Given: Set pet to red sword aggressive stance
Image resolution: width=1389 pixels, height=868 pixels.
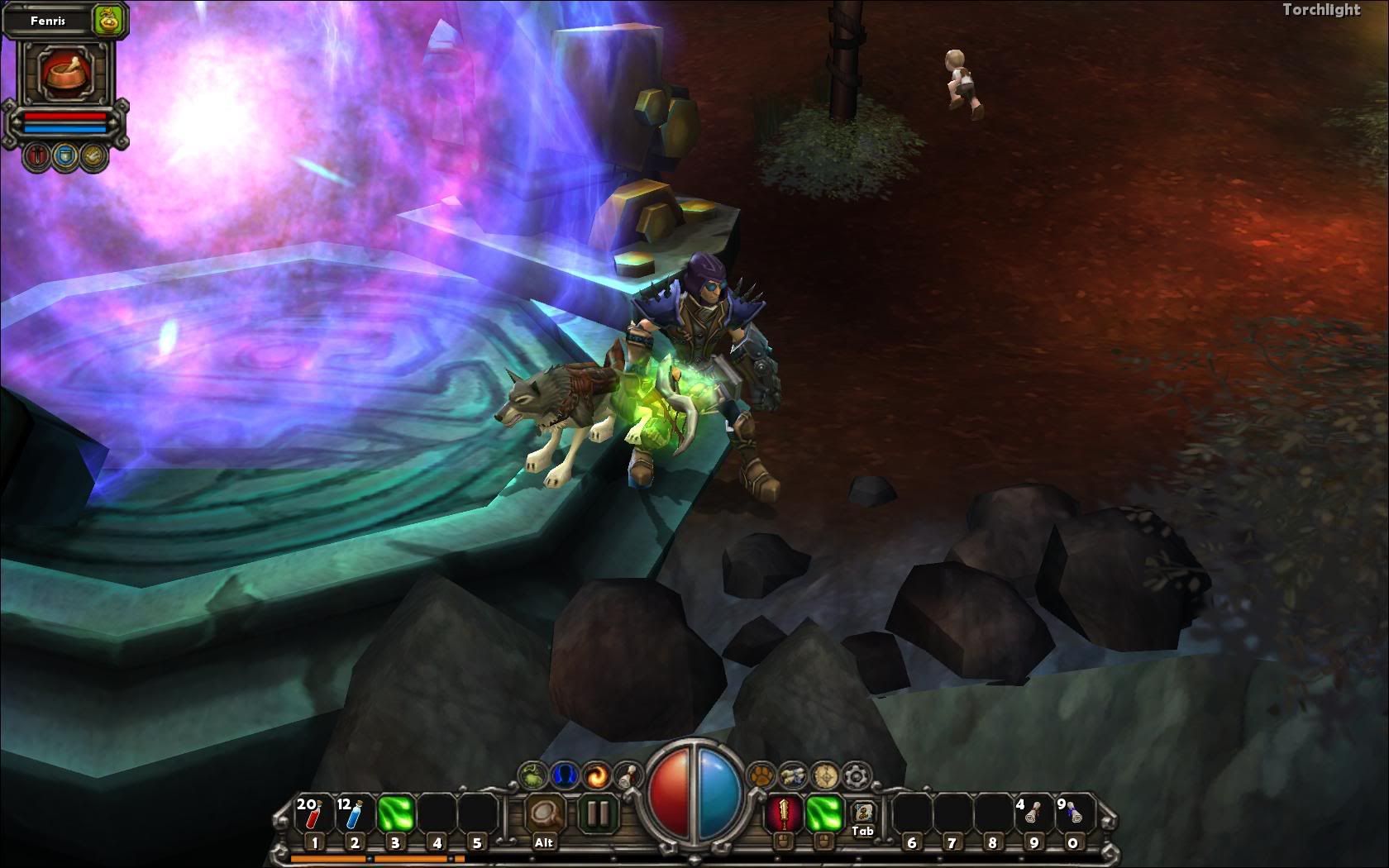Looking at the screenshot, I should [x=38, y=155].
